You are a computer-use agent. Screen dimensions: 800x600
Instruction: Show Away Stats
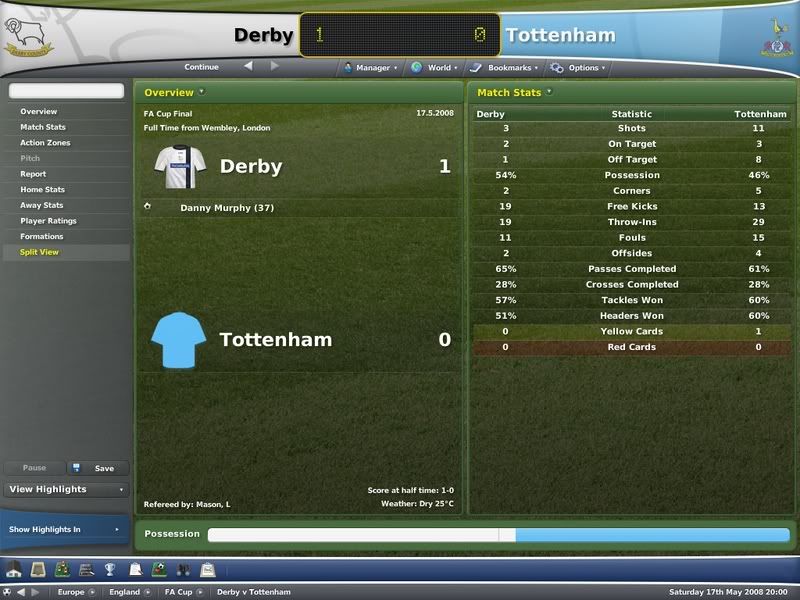pos(42,205)
